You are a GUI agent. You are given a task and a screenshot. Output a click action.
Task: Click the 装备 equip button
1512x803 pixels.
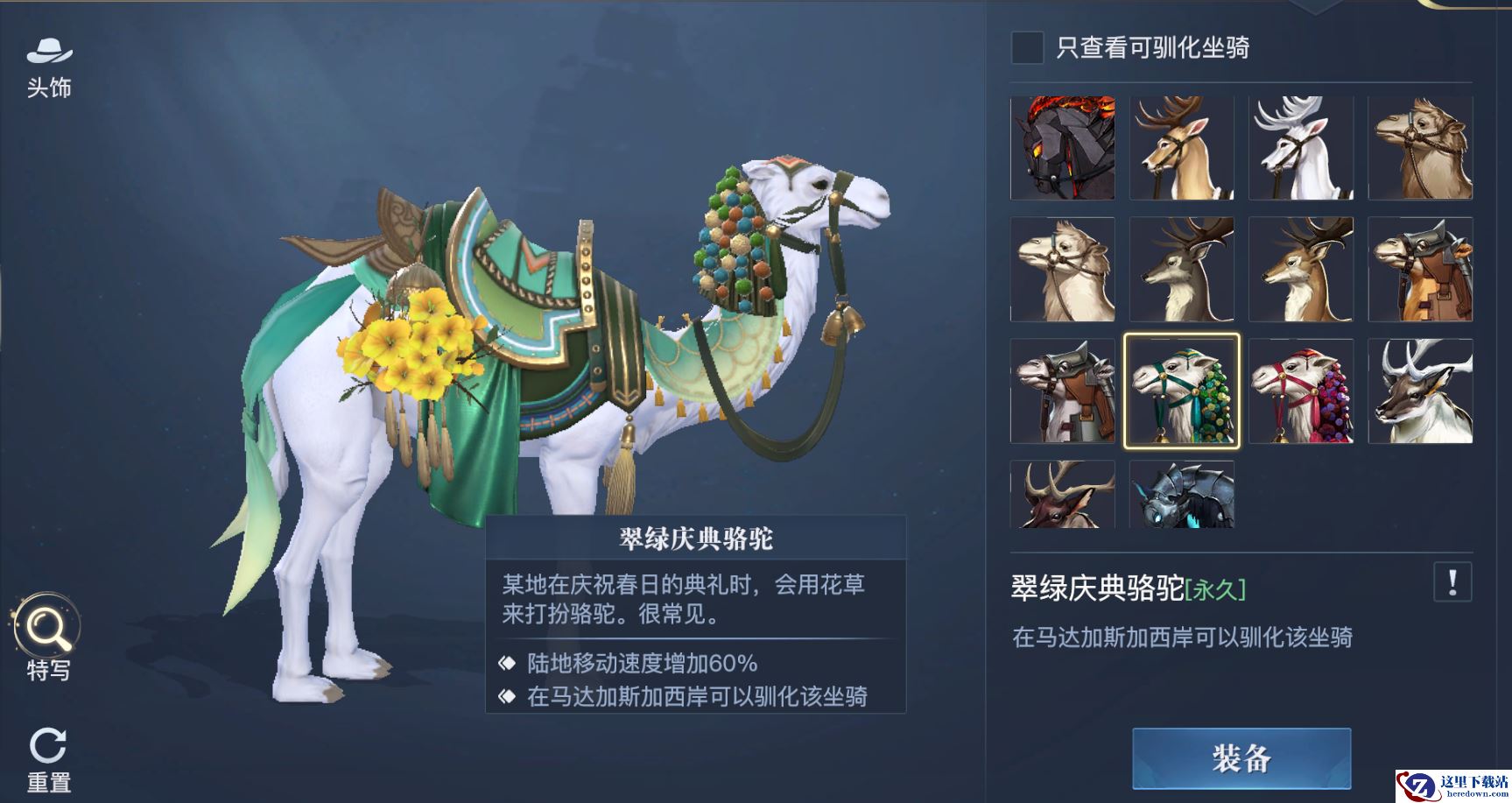1241,757
